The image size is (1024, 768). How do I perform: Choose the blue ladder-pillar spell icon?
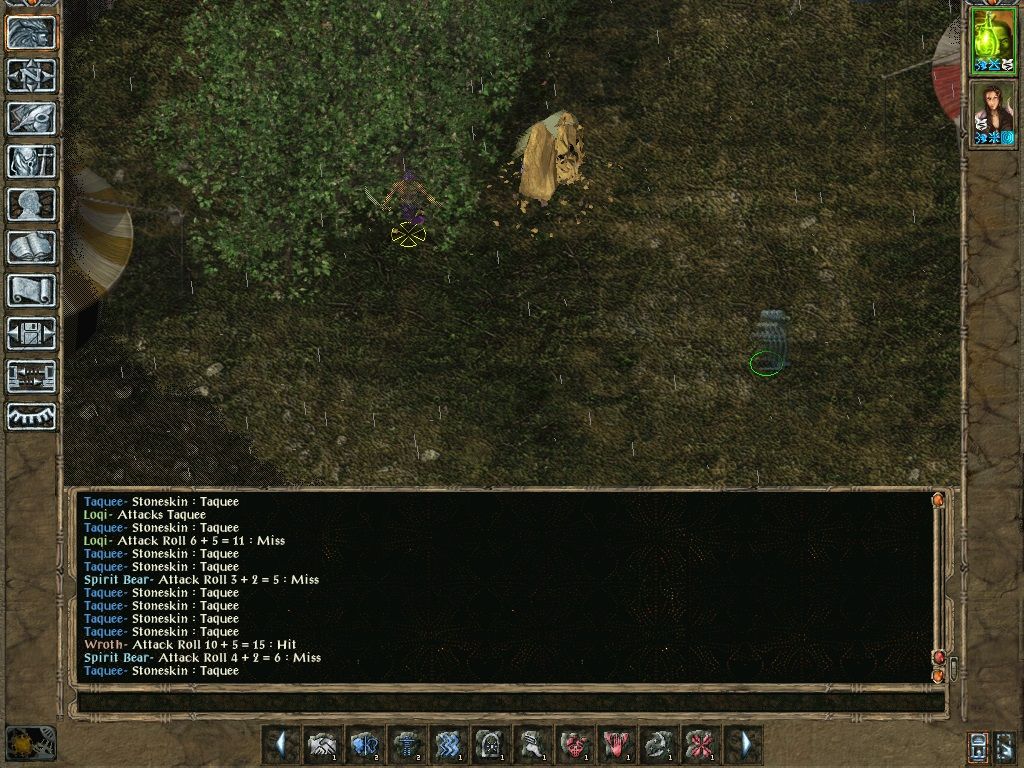[406, 744]
